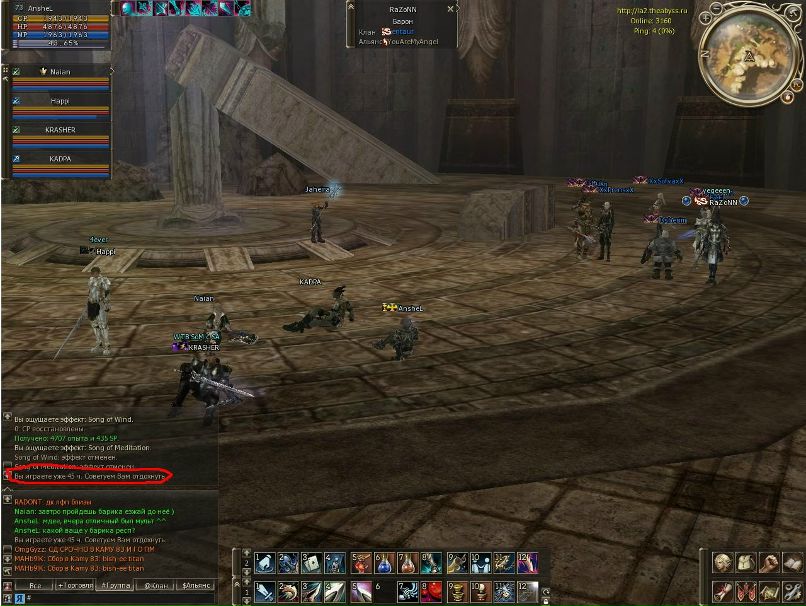Switch to the Все chat tab
The height and width of the screenshot is (606, 806).
coord(34,585)
